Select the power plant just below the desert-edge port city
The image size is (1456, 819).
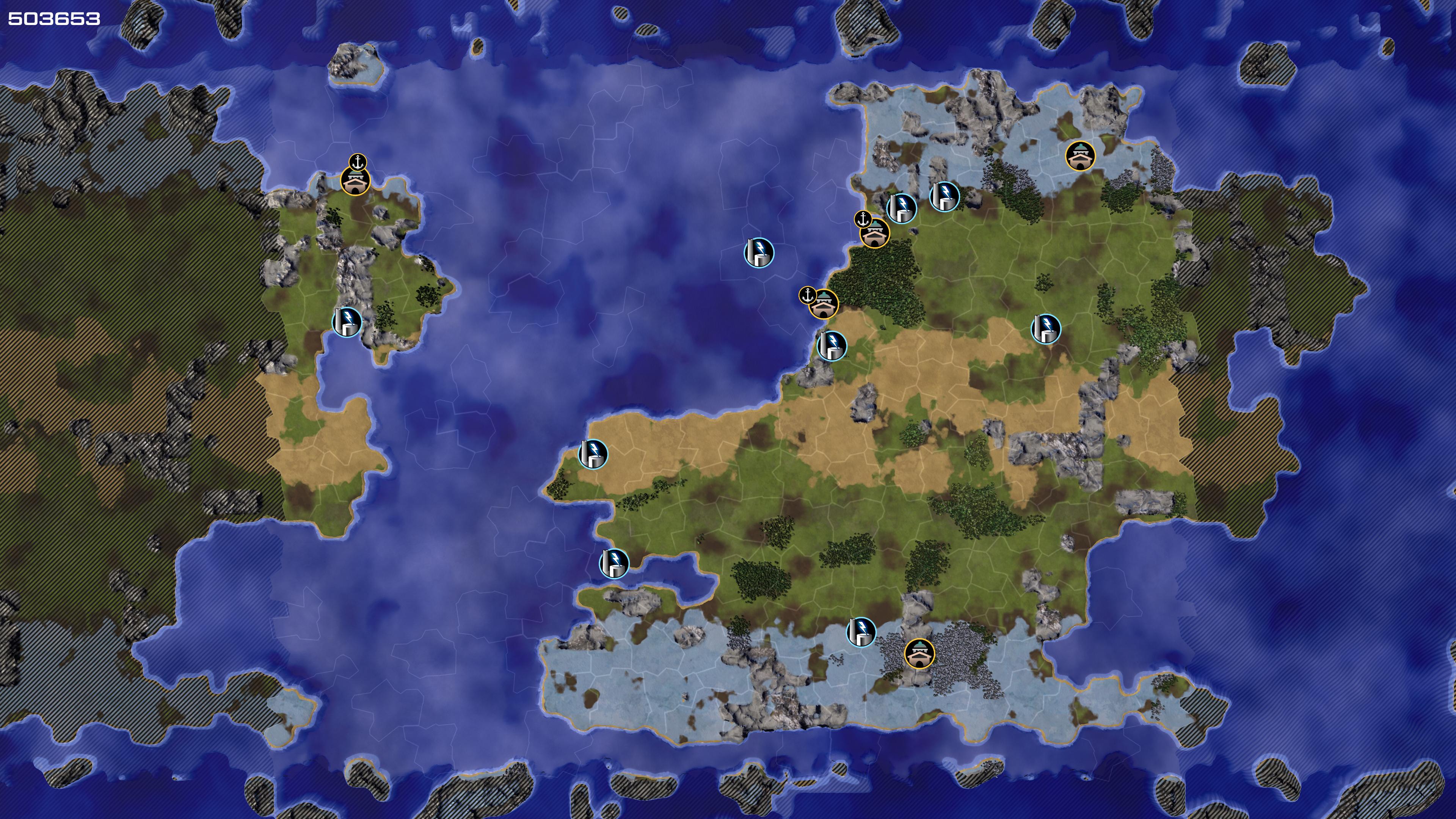tap(832, 345)
